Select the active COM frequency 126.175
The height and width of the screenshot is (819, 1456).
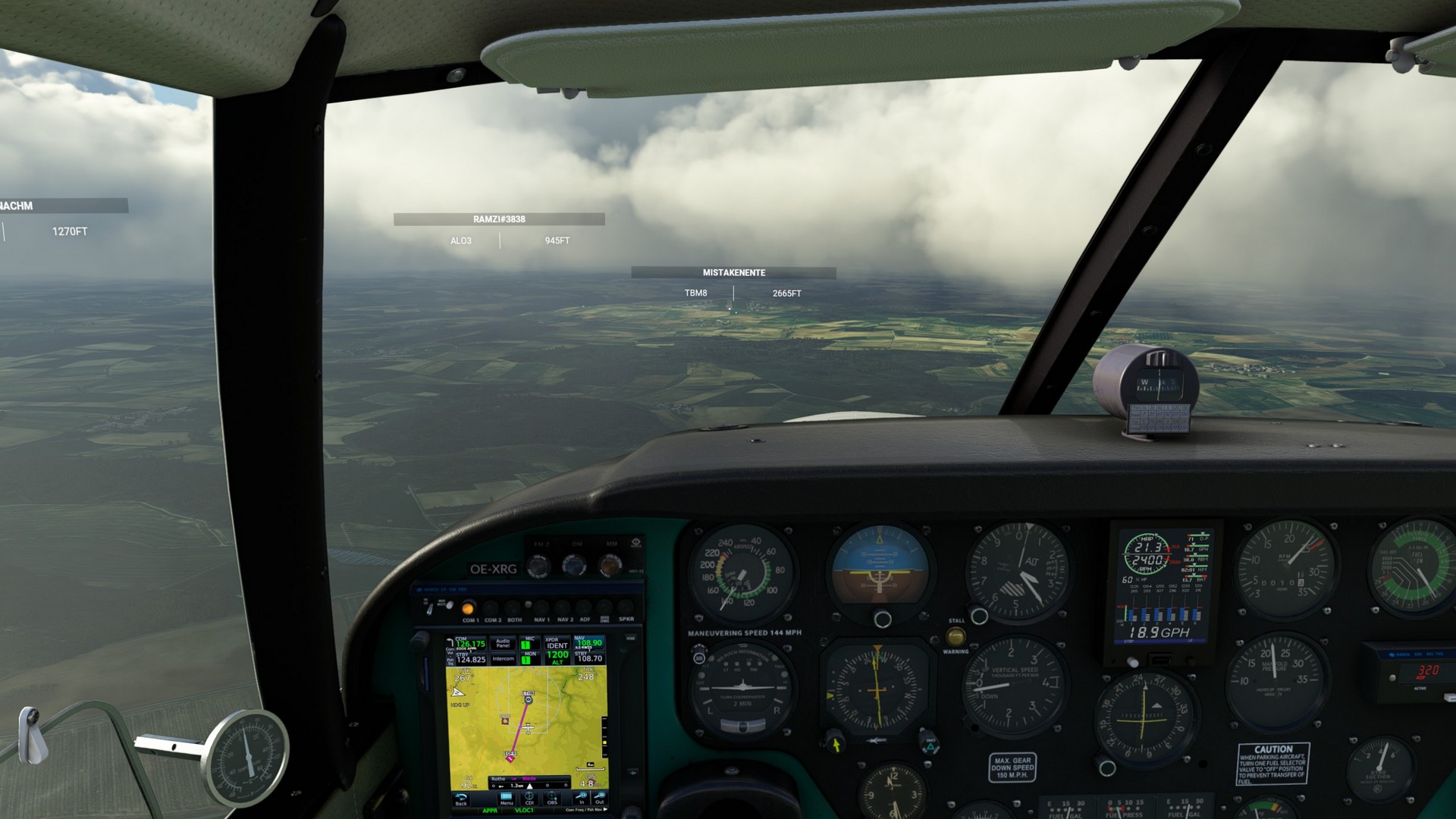pyautogui.click(x=470, y=644)
